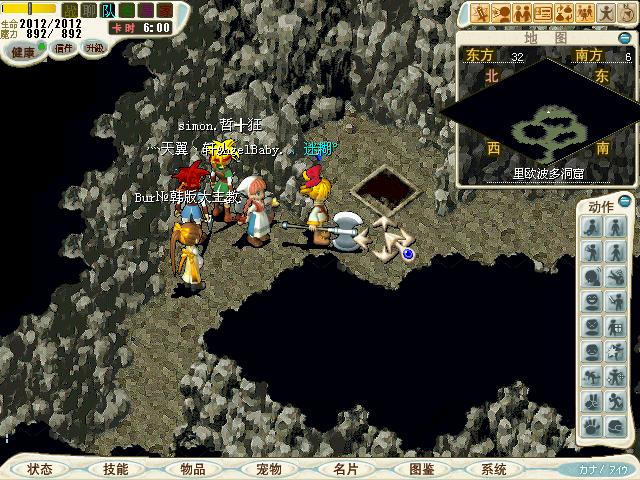Screen dimensions: 640x480
Task: Toggle the 聊 chat mode switch
Action: [x=89, y=10]
